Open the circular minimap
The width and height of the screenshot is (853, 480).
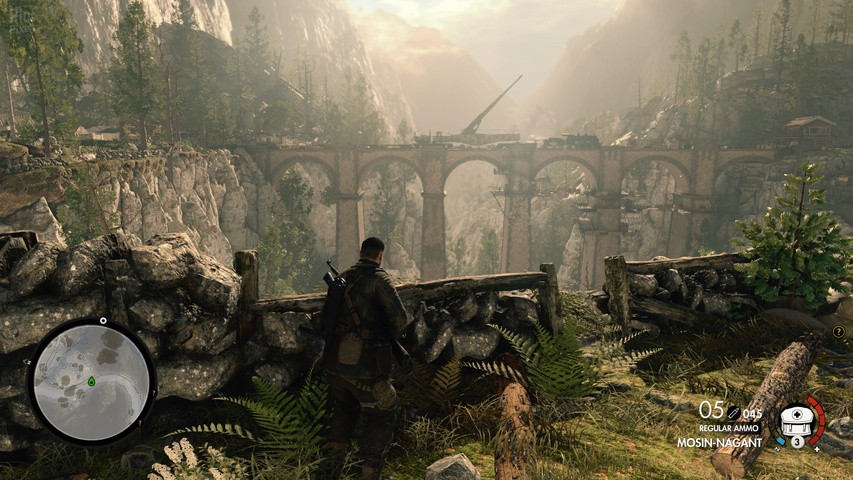pos(90,382)
